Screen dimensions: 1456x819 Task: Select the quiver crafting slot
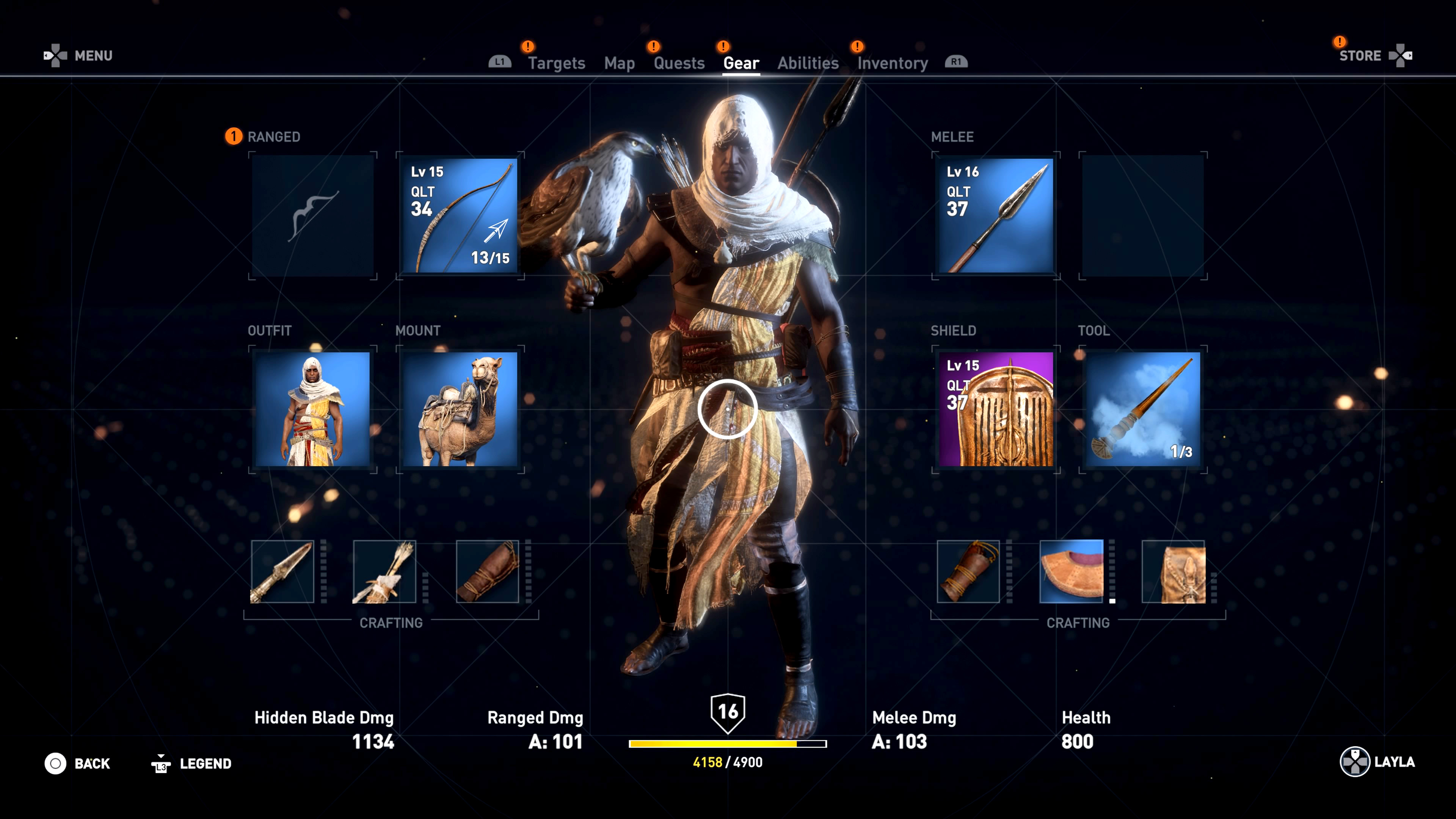click(x=384, y=571)
